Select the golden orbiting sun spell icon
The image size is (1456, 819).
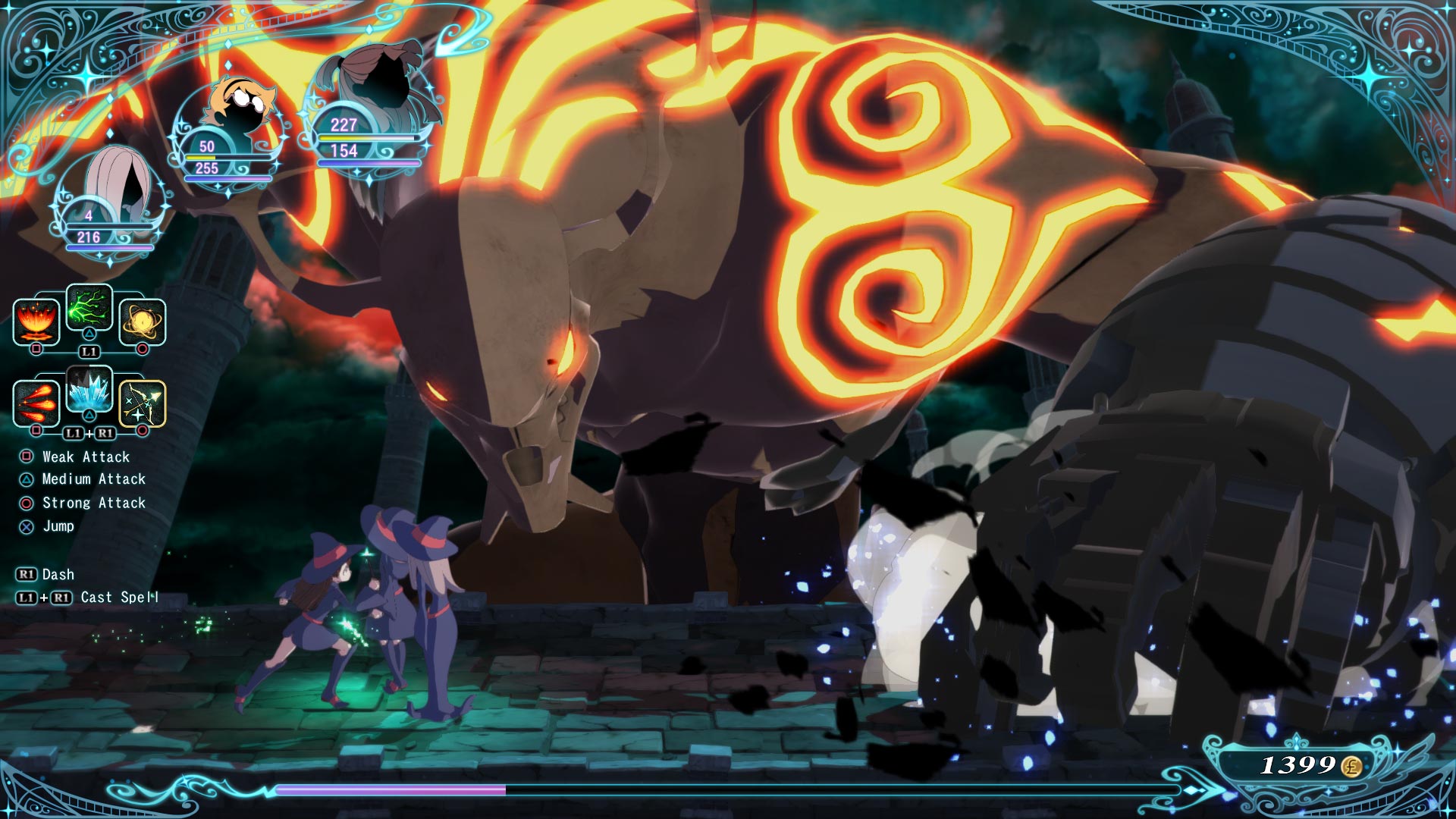[143, 322]
